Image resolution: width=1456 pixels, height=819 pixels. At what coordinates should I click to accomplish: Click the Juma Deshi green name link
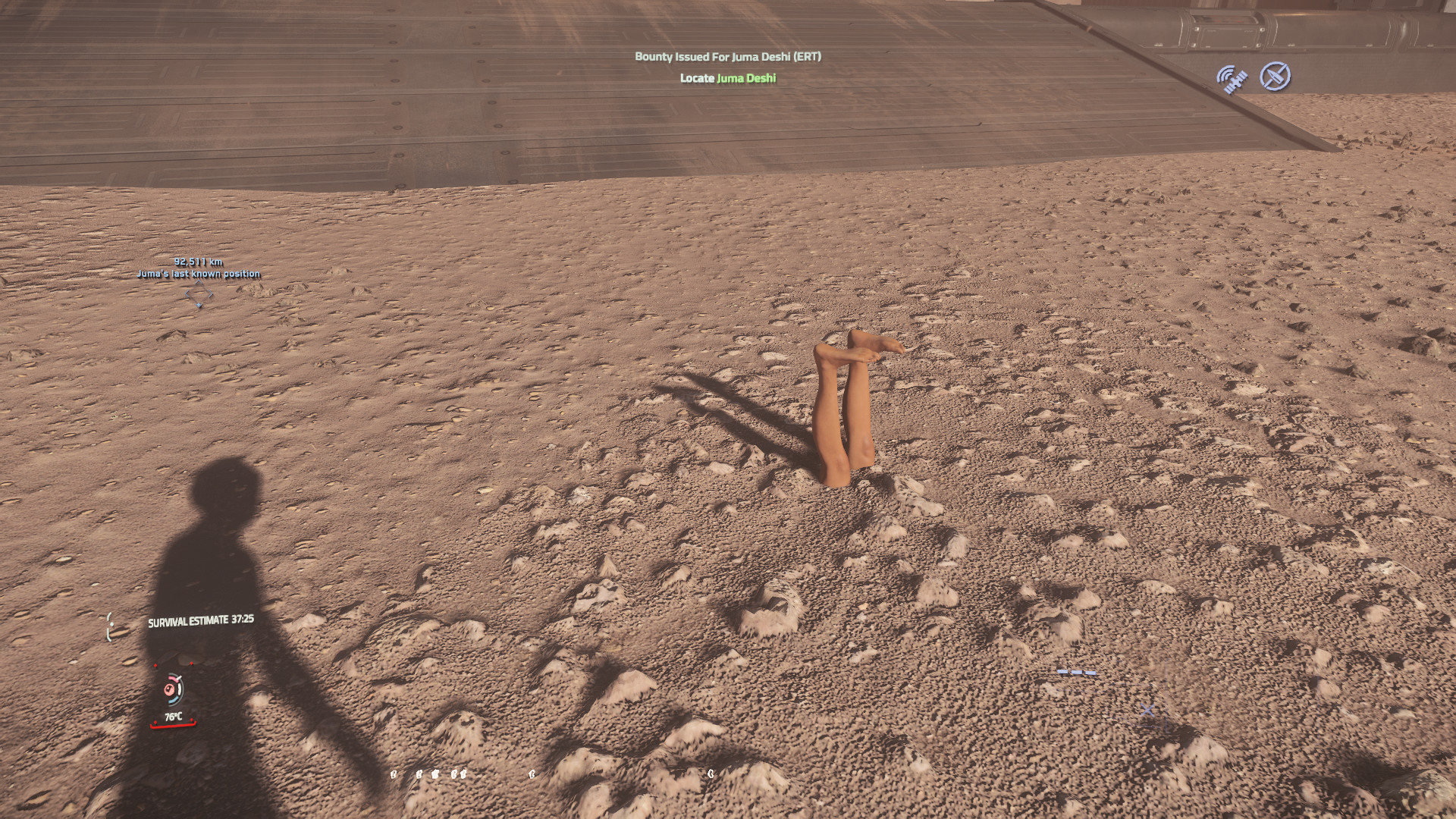(746, 77)
